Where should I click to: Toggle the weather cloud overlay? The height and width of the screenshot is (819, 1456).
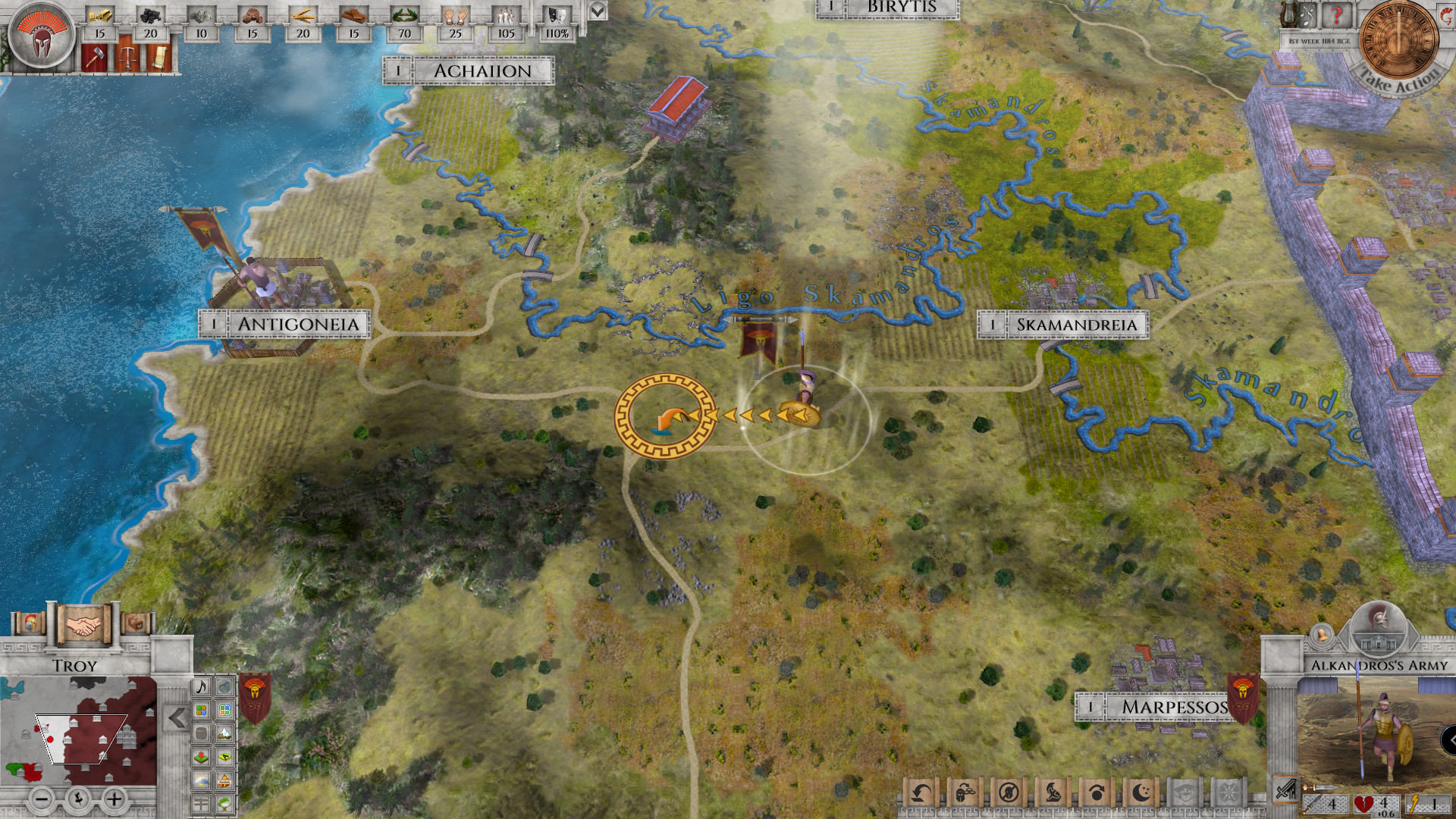[x=202, y=780]
